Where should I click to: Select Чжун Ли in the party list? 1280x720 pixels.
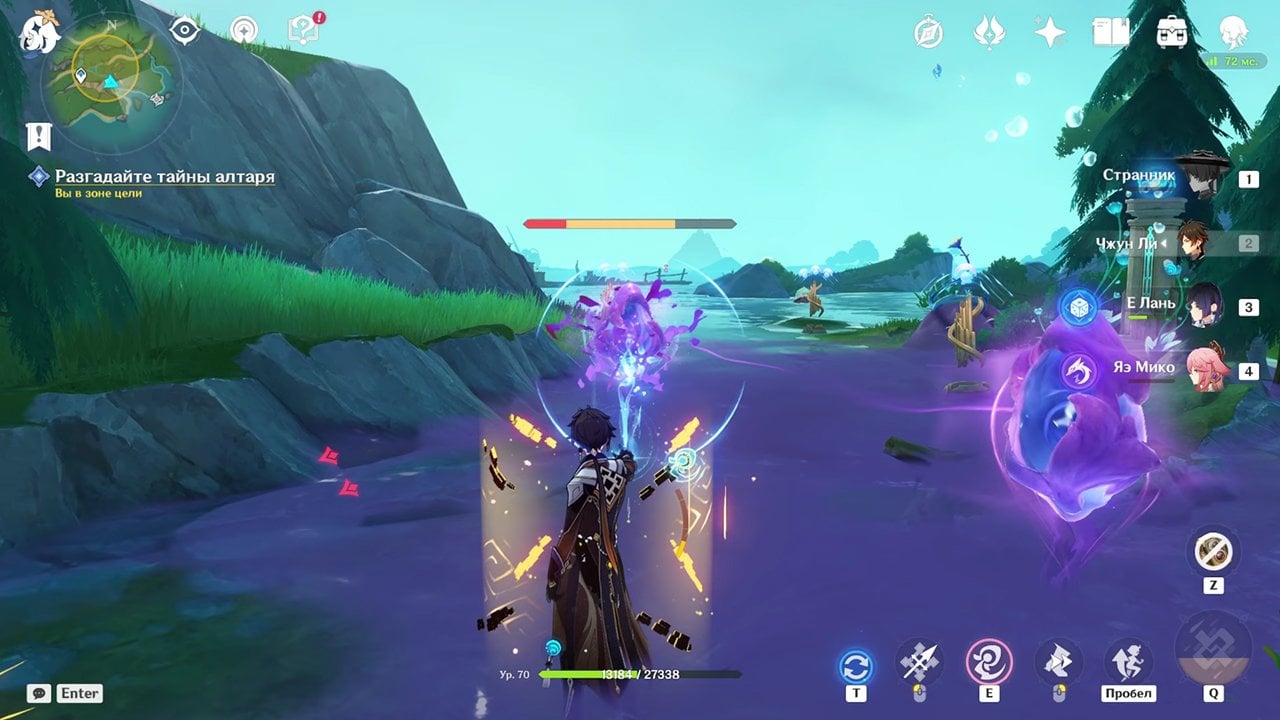tap(1190, 243)
